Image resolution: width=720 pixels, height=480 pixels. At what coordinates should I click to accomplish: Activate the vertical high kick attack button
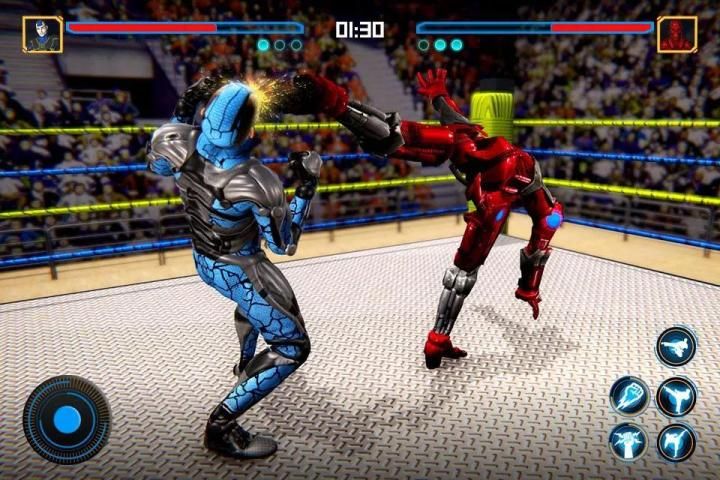coord(676,395)
